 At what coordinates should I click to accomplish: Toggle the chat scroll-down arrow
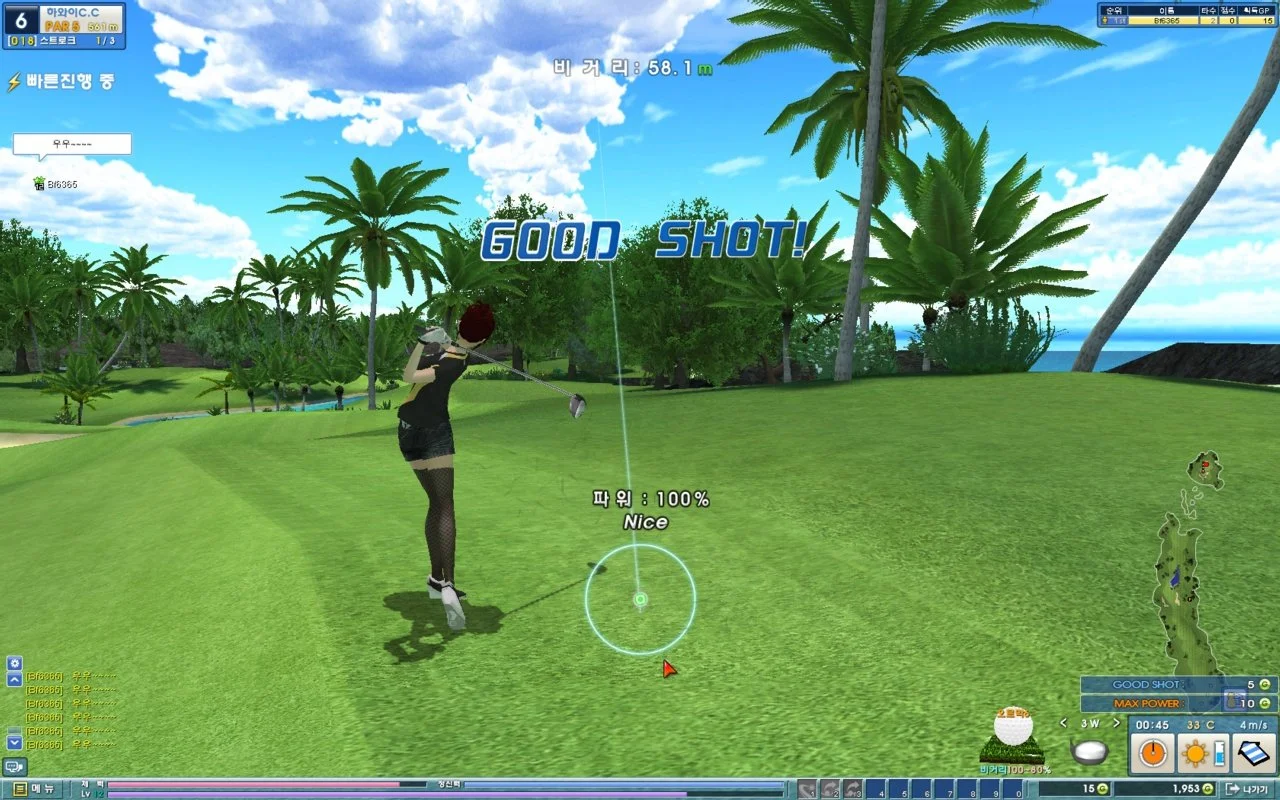pyautogui.click(x=14, y=742)
